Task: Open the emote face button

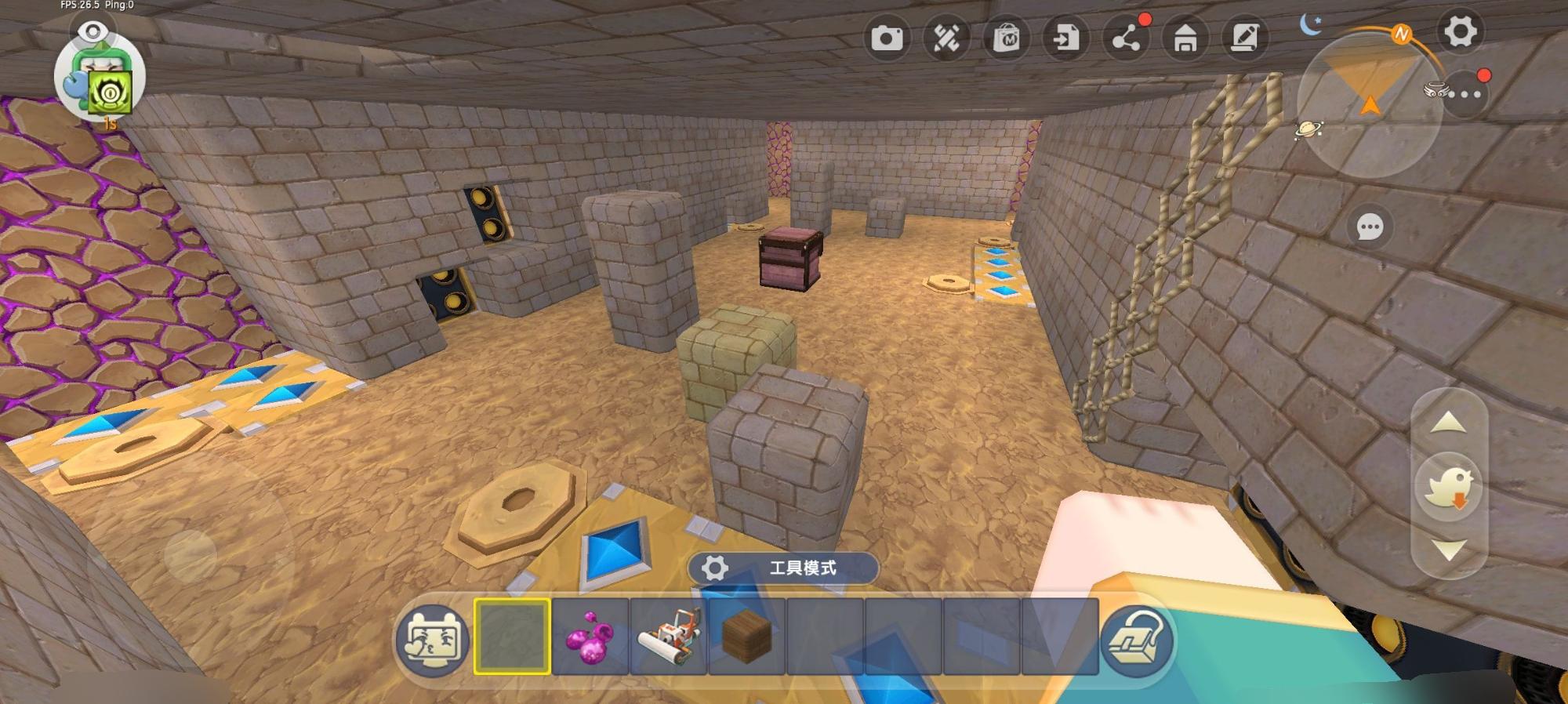Action: coord(433,639)
